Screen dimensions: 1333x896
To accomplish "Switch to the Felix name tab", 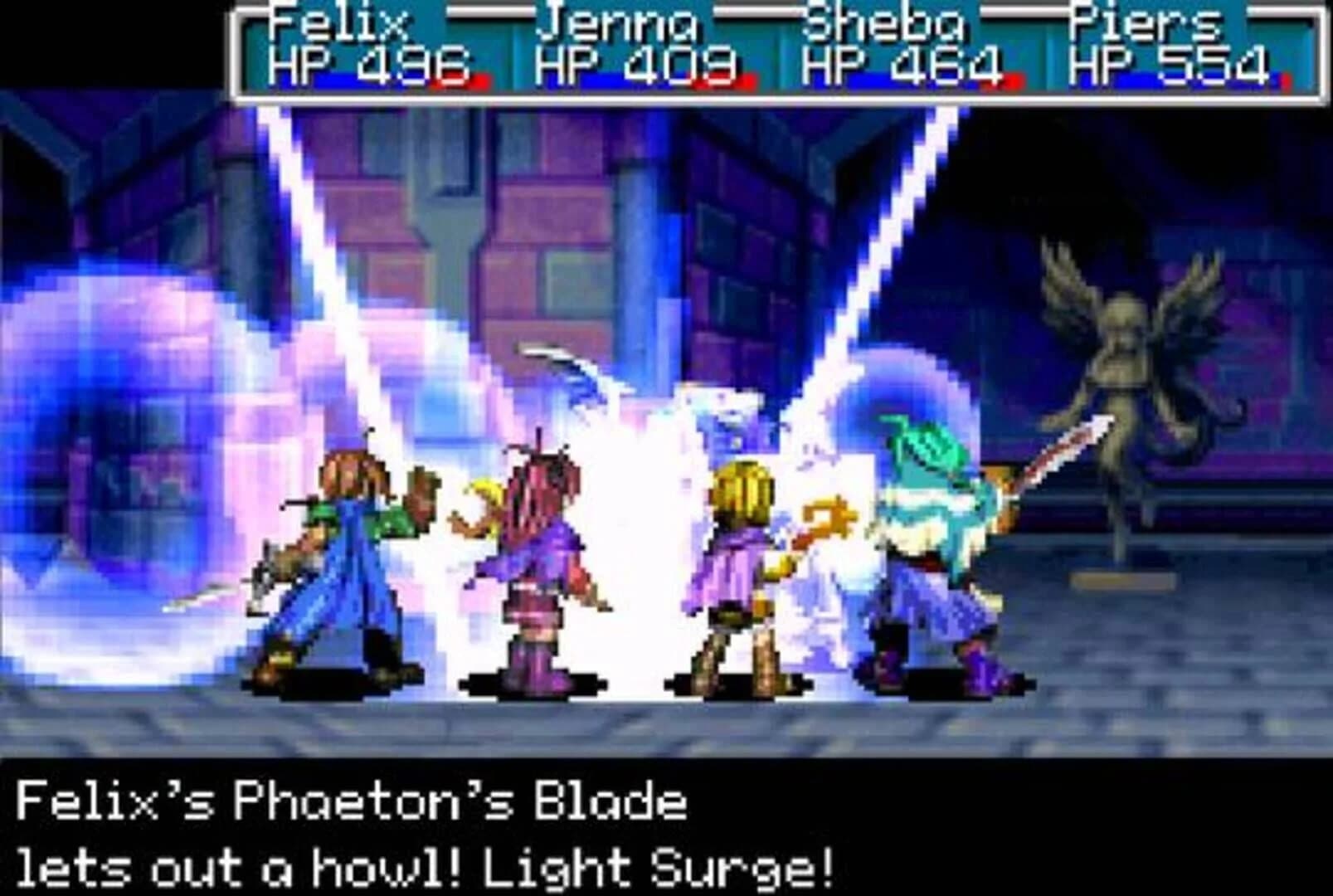I will click(x=342, y=23).
